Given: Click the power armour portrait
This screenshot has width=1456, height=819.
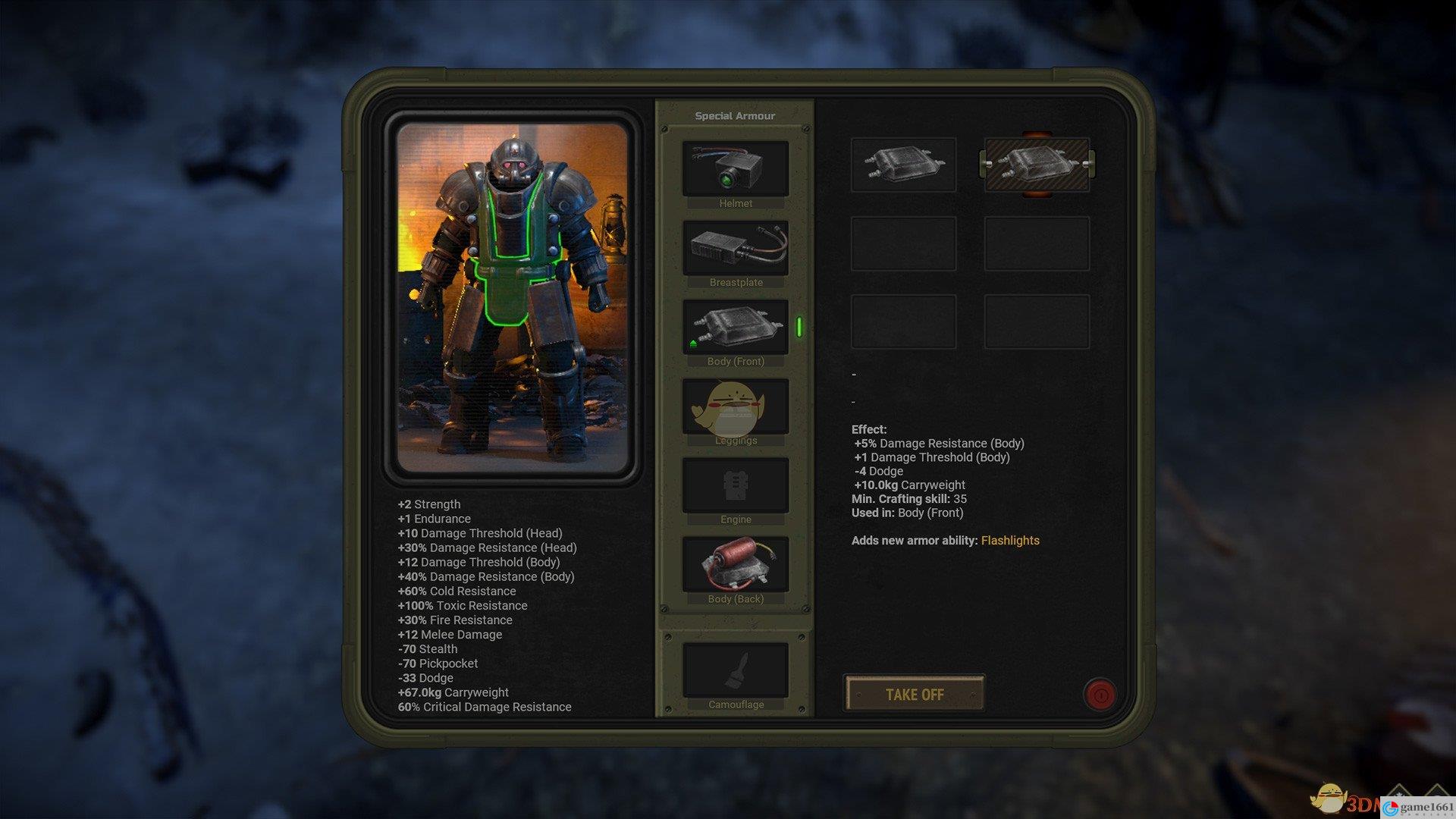Looking at the screenshot, I should [x=513, y=297].
